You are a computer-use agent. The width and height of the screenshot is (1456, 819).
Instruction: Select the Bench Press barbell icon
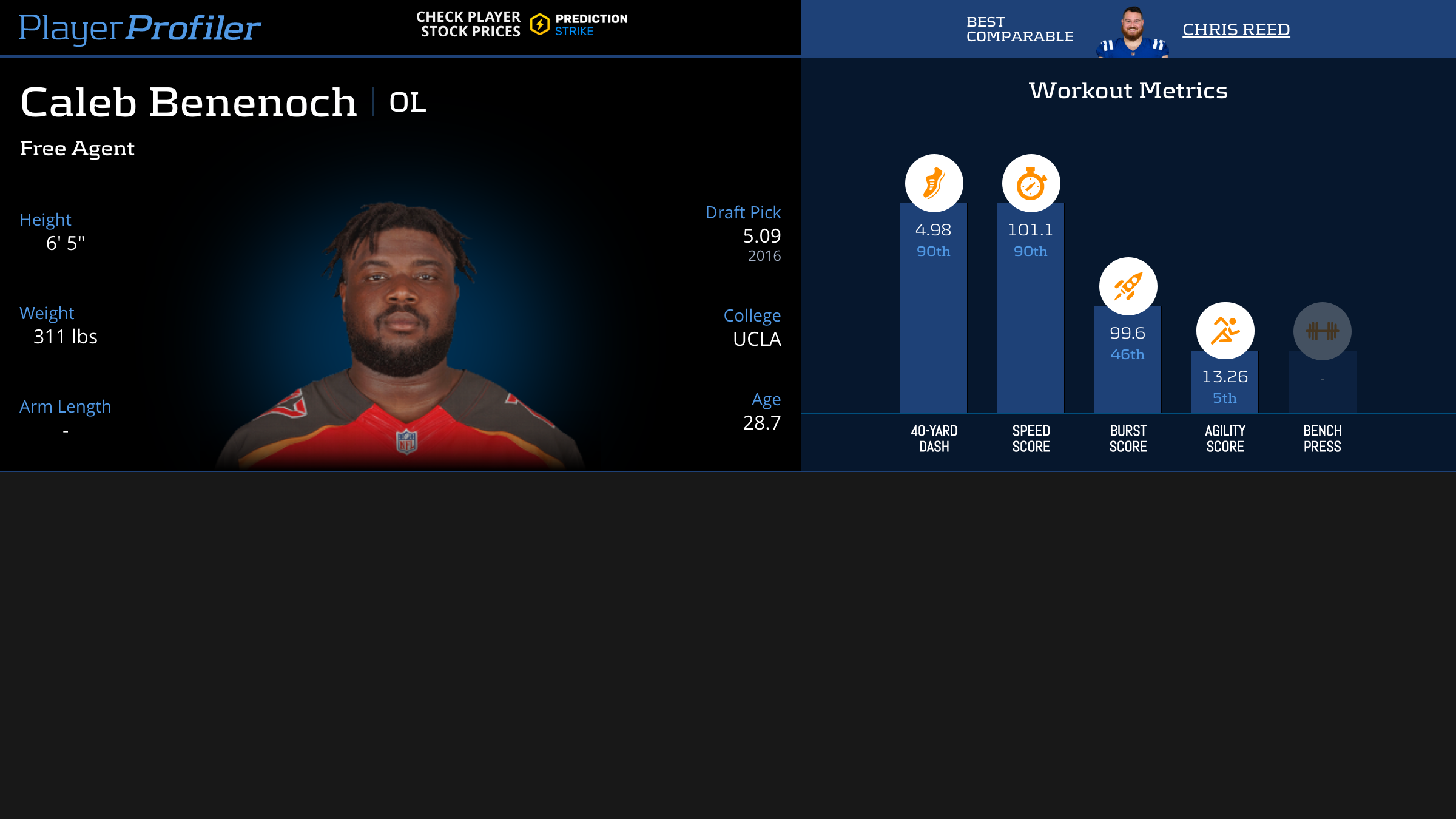tap(1322, 331)
